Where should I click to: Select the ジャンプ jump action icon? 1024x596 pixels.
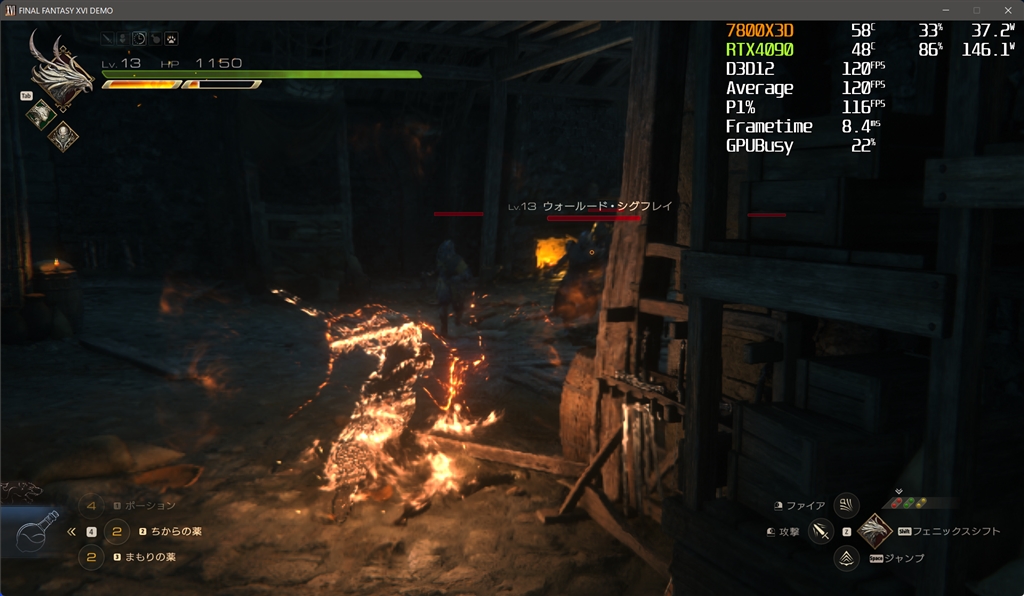(847, 558)
